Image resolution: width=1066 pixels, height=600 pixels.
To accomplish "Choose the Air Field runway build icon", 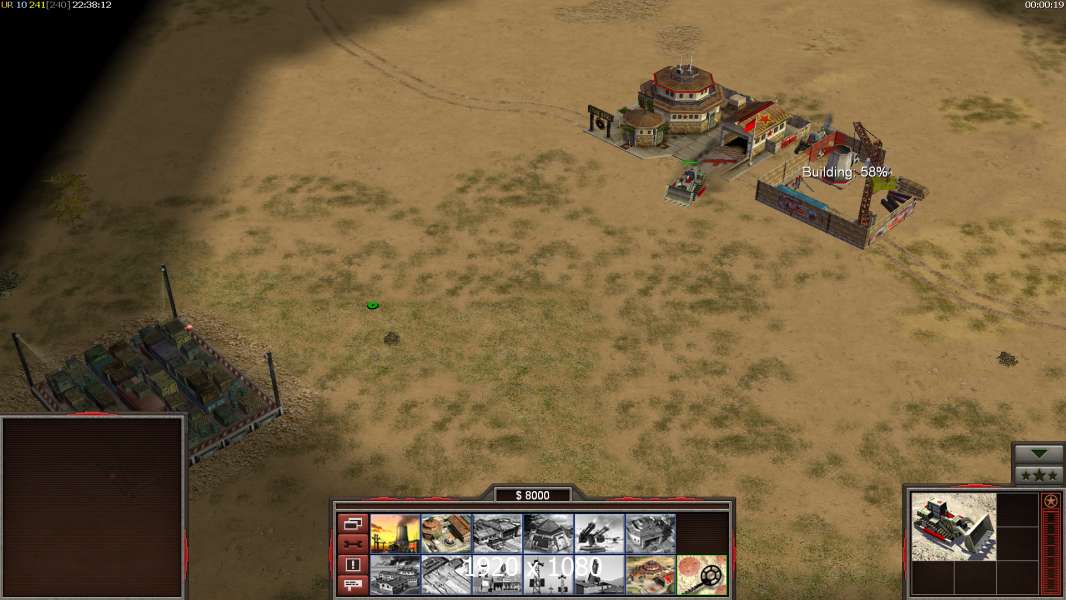I will [446, 575].
